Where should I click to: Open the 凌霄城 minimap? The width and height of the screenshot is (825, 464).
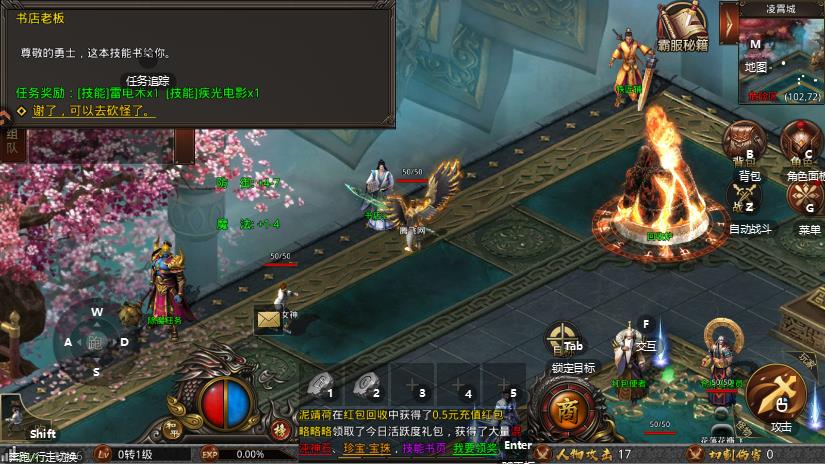(780, 60)
